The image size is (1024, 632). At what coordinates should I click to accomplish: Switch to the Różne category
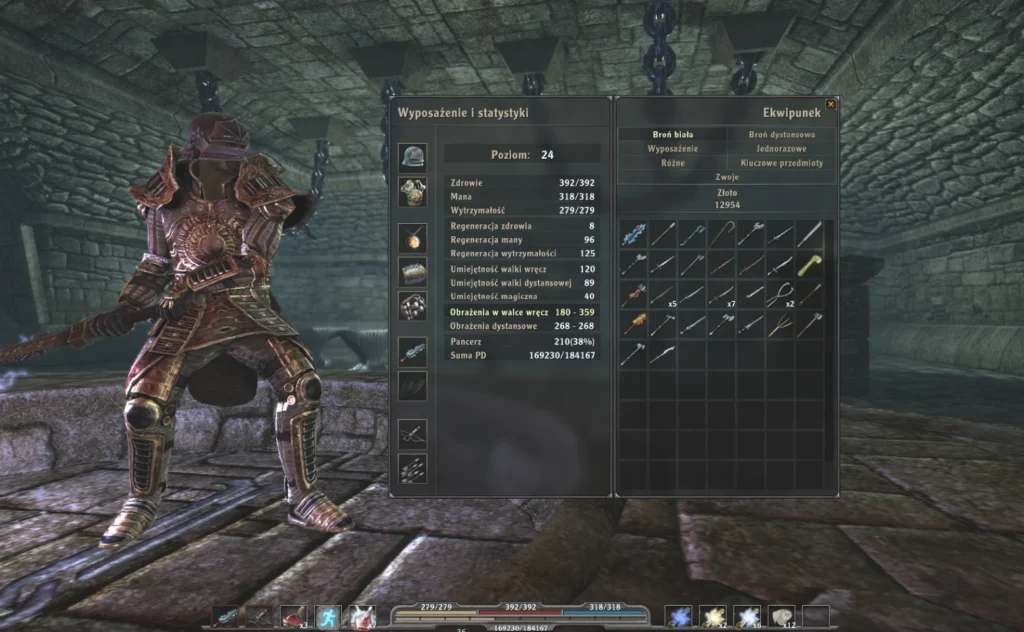click(x=671, y=162)
